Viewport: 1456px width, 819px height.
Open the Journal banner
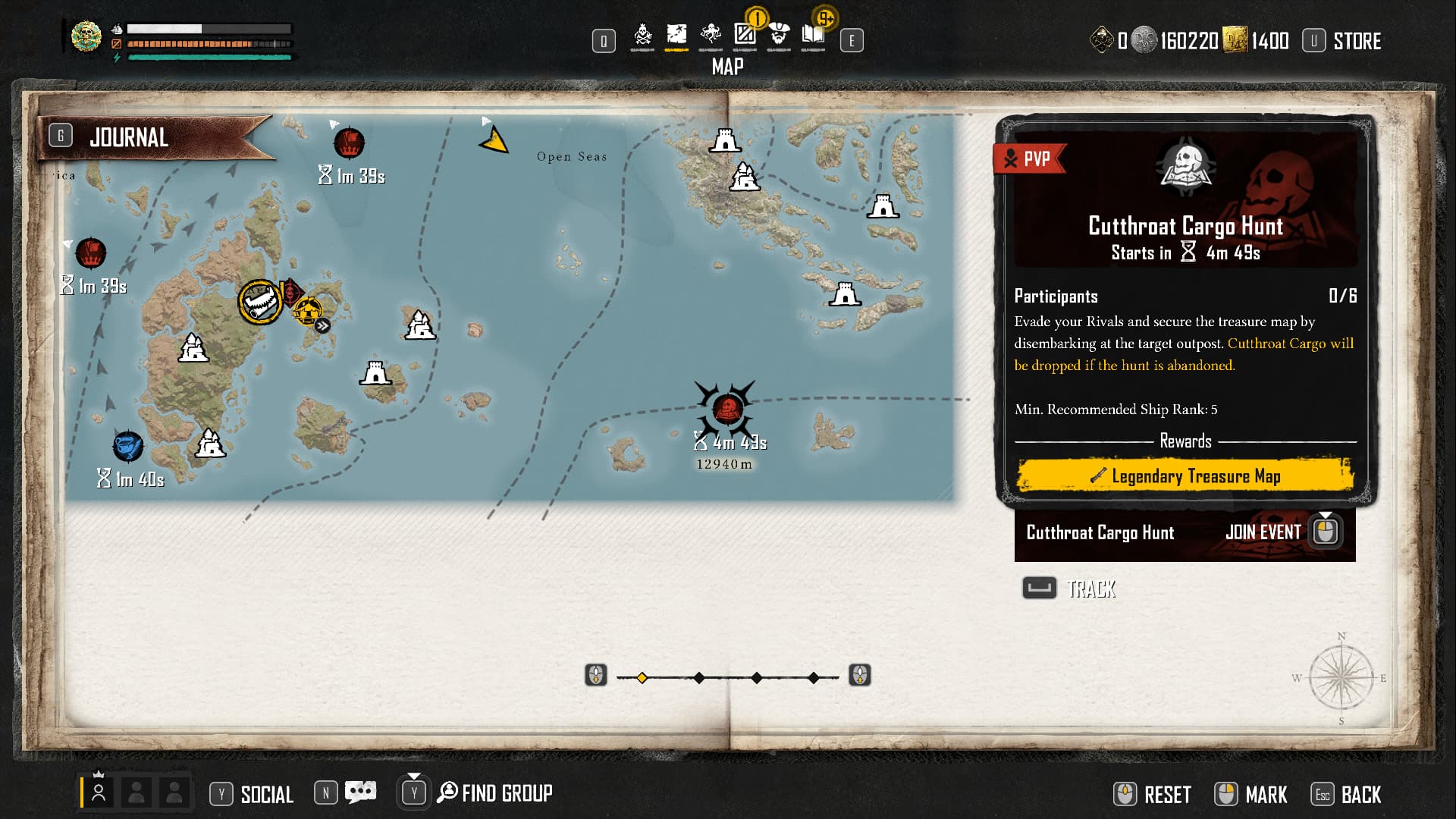pos(129,138)
